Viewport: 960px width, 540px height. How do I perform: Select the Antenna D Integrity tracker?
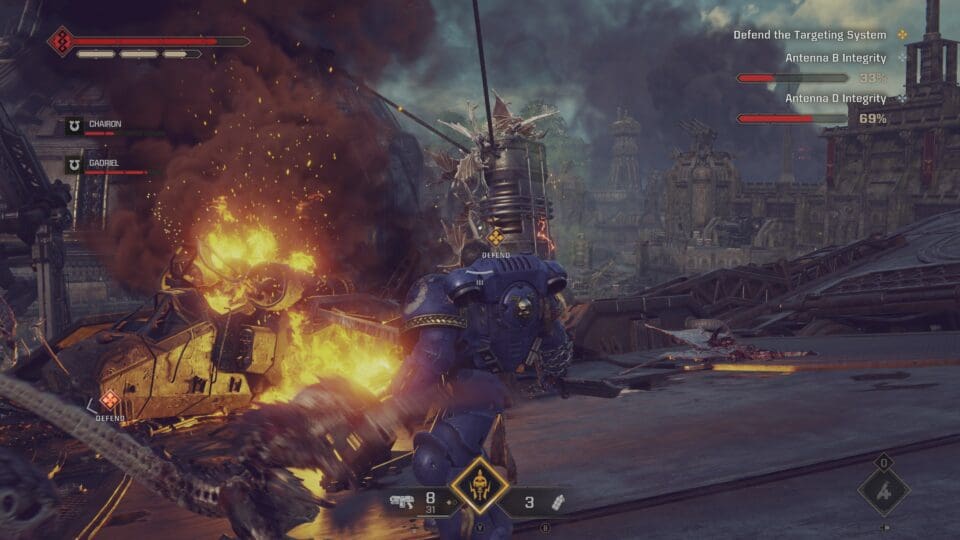835,99
